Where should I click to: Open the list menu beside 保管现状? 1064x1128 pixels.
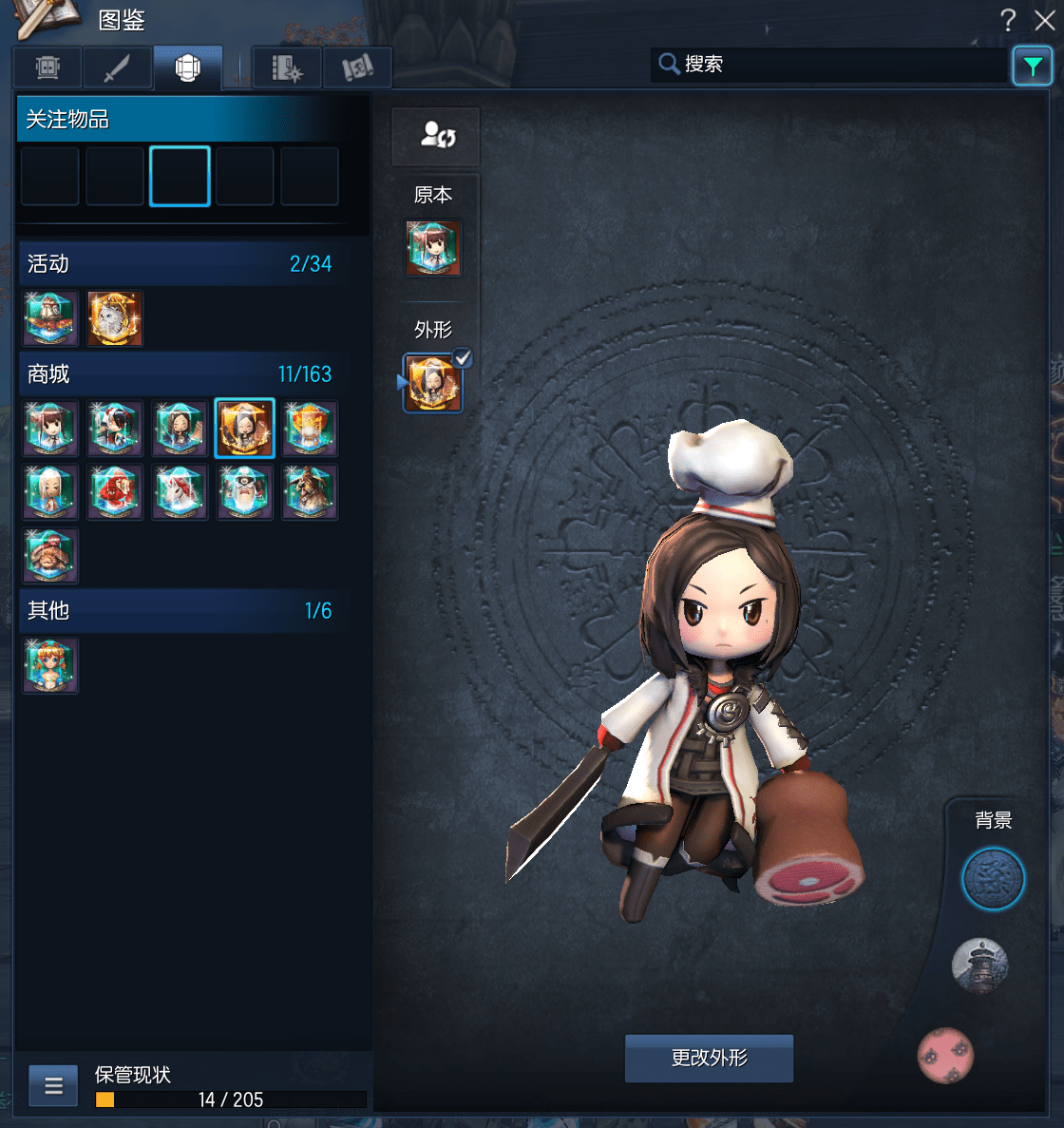coord(53,1085)
